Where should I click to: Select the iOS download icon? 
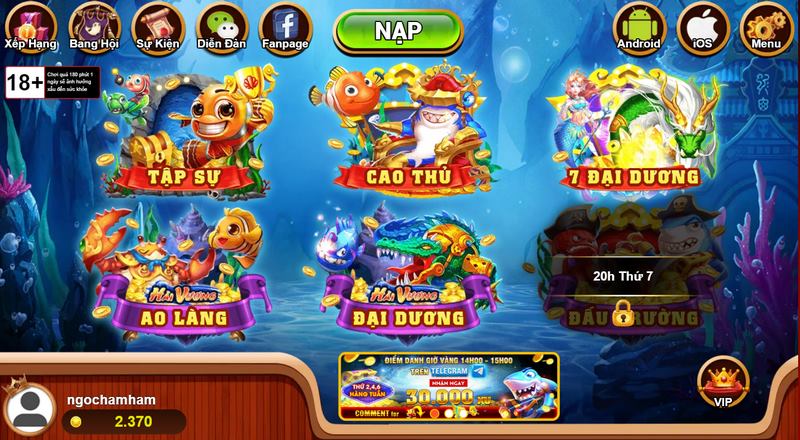tap(702, 26)
